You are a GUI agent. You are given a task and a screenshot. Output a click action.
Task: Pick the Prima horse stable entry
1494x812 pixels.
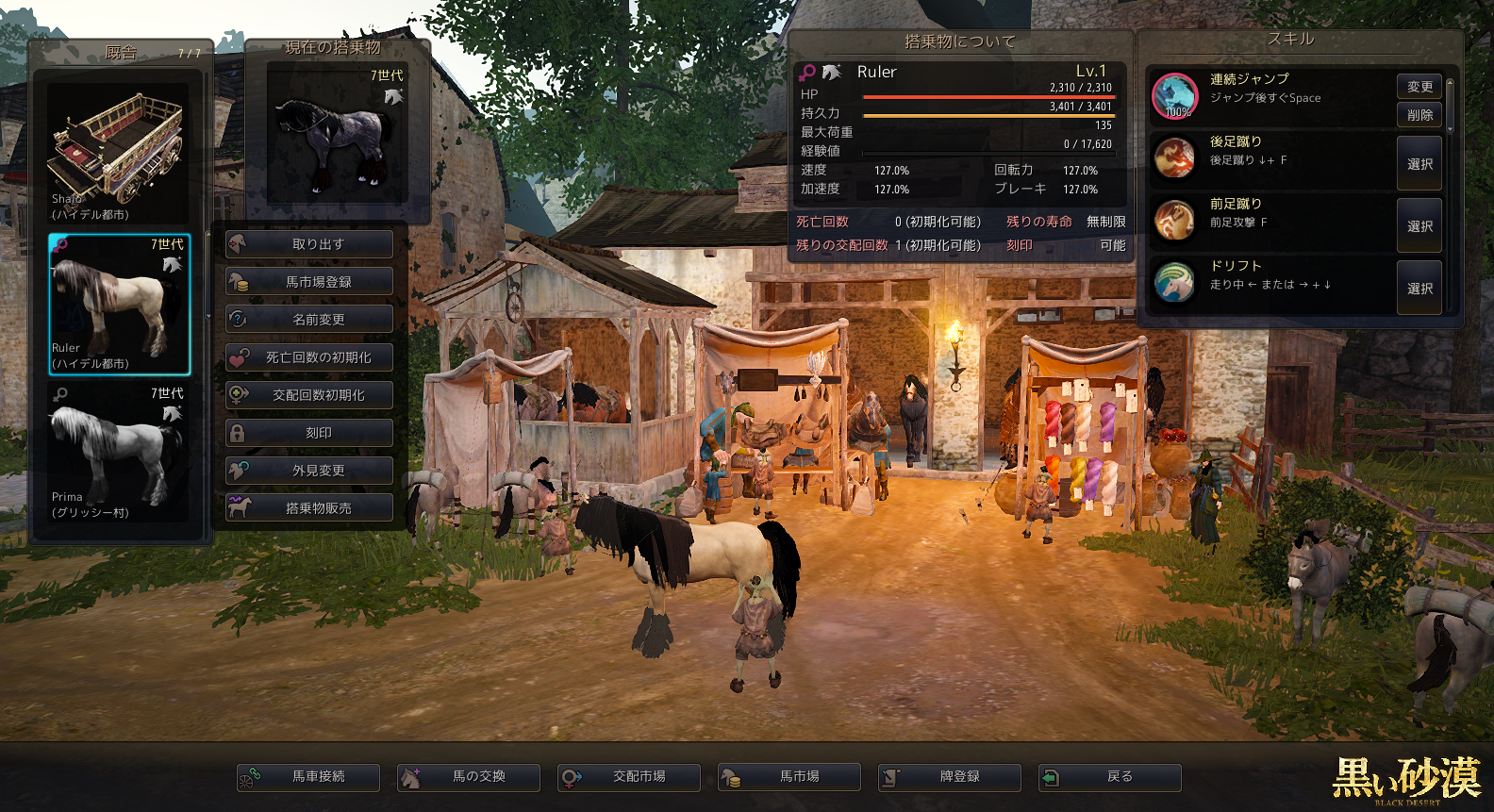[x=119, y=452]
